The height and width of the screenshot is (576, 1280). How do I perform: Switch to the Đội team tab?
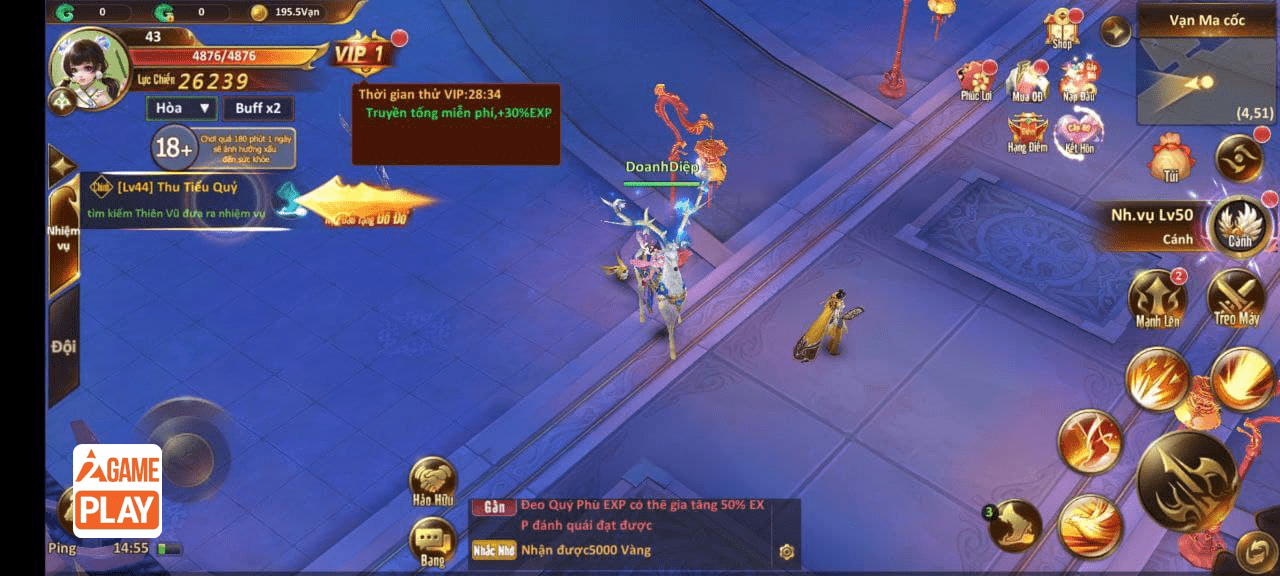[x=64, y=347]
